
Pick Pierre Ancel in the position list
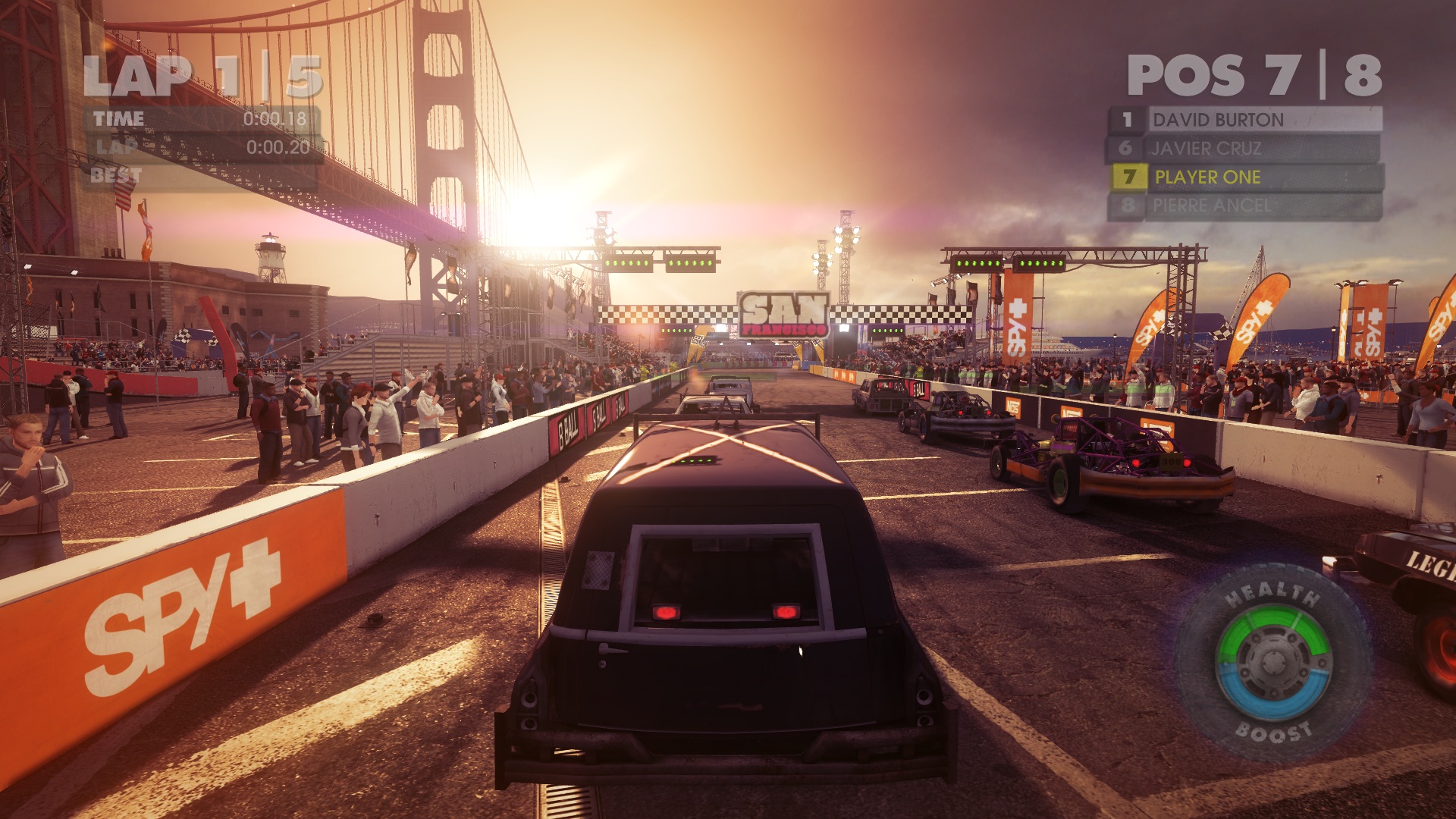tap(1245, 206)
